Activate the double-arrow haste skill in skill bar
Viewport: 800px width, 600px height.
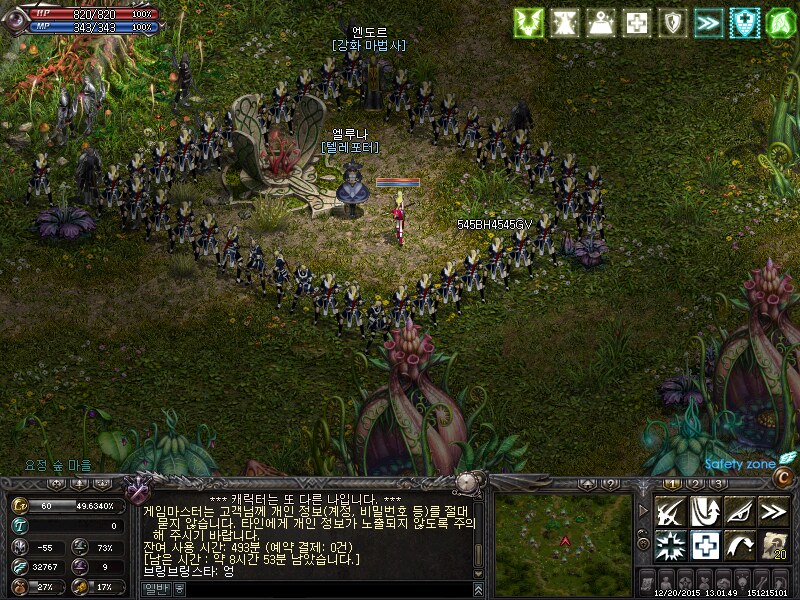coord(773,512)
